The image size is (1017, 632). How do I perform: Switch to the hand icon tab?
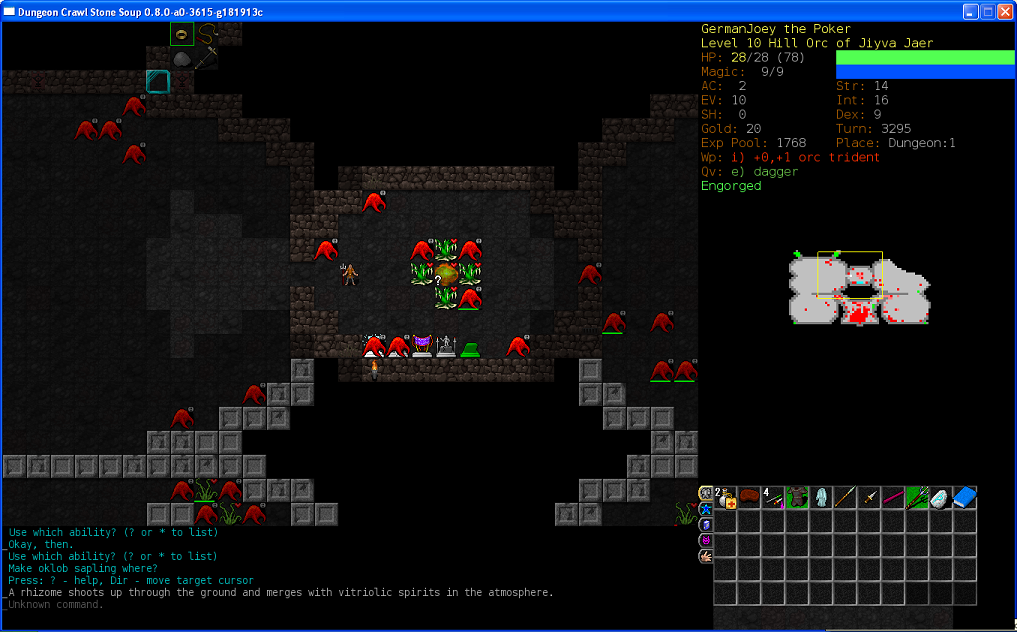click(705, 556)
